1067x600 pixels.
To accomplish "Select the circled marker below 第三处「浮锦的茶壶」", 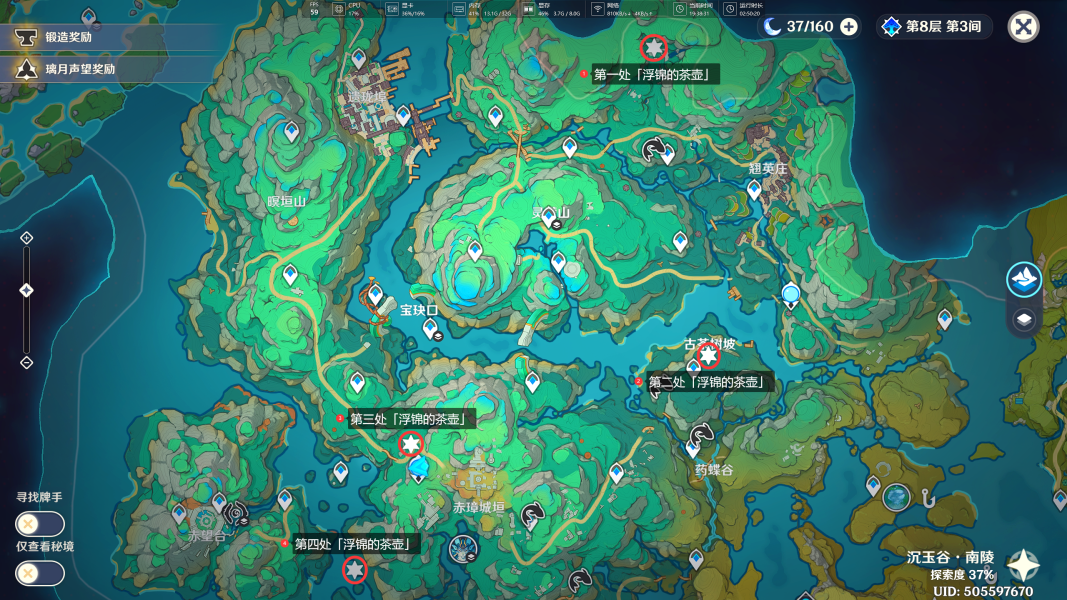I will (x=411, y=444).
